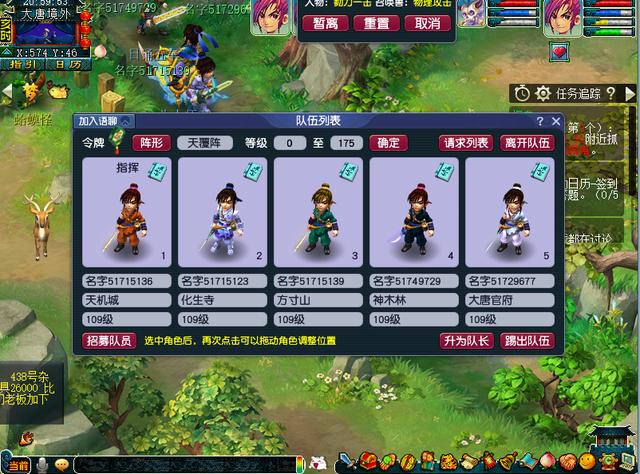Promote to leader with 升为队长

[x=467, y=341]
